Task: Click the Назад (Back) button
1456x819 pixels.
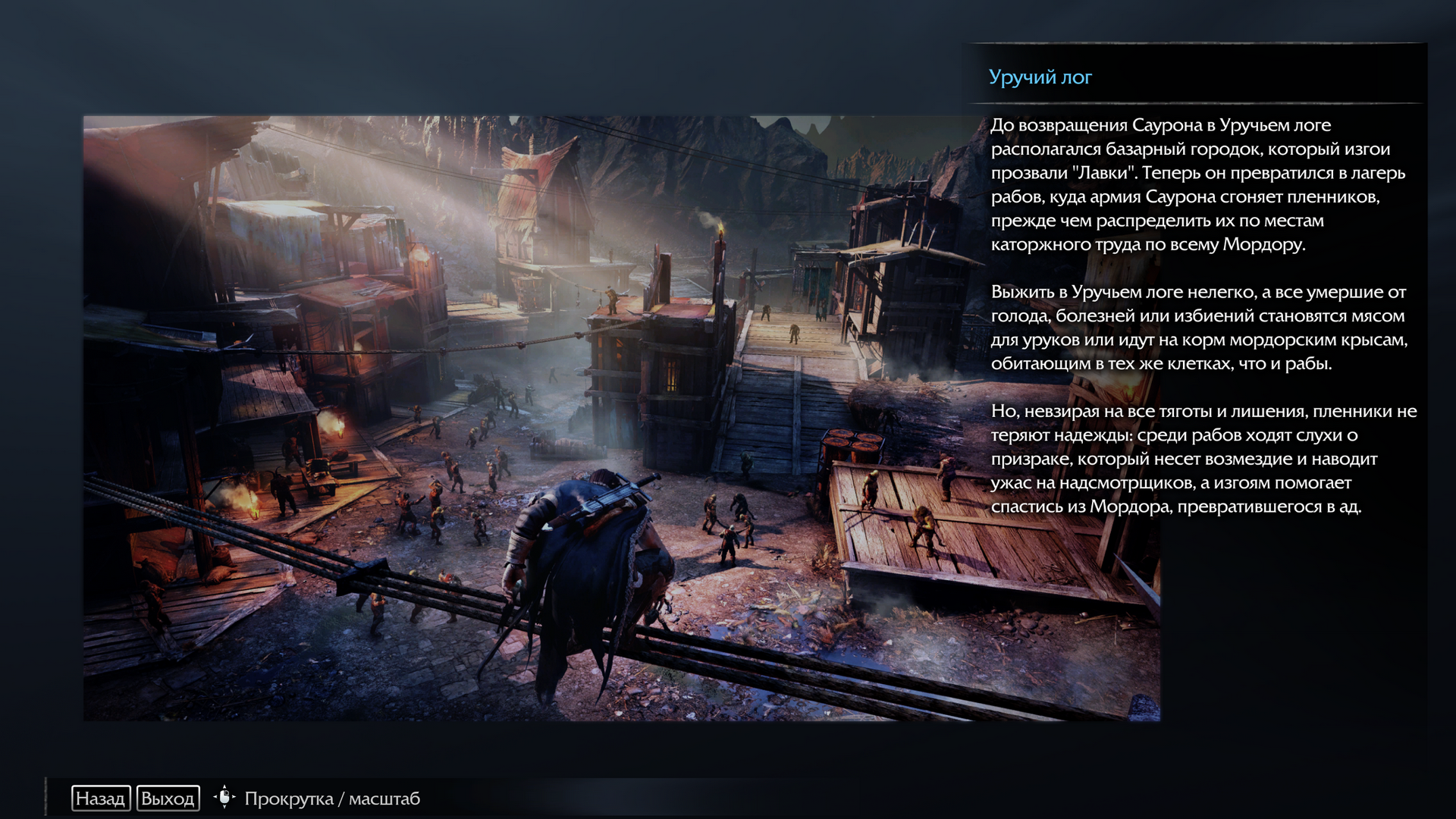Action: coord(101,799)
